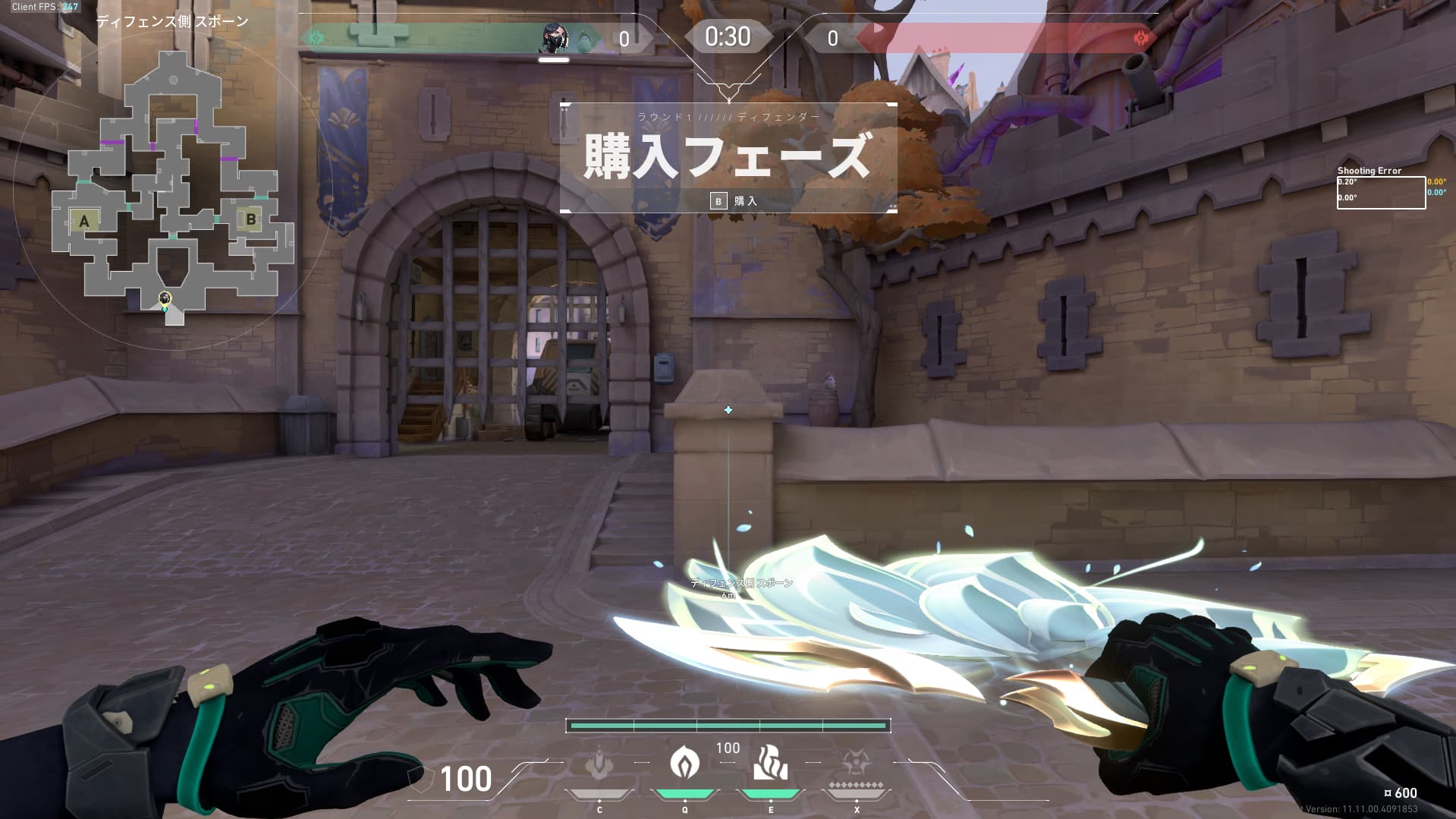Click the ディフェンス側 スポーン label top left
Screen dimensions: 1456x819
pos(173,22)
